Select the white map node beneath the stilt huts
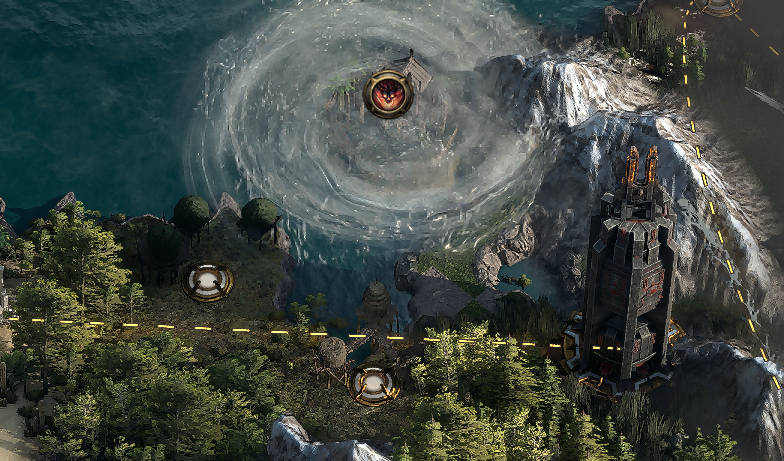The width and height of the screenshot is (784, 461). click(x=373, y=384)
